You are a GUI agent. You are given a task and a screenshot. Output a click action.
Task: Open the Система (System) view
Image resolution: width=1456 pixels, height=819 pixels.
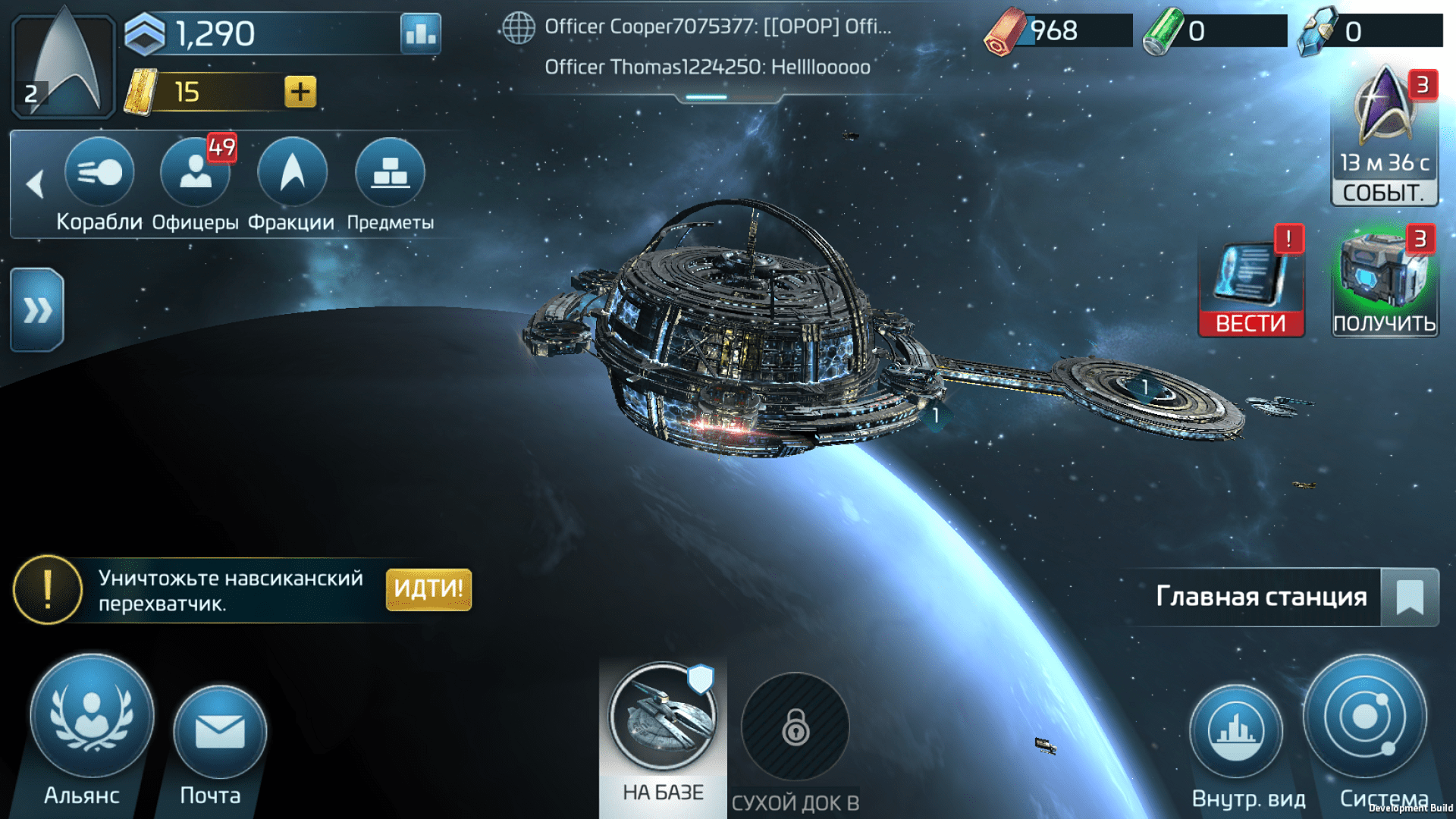(1365, 717)
